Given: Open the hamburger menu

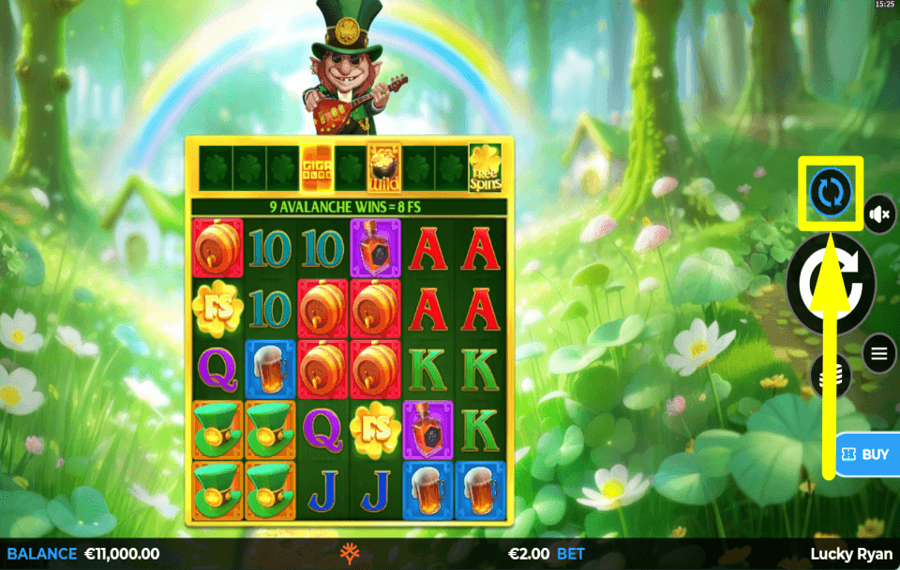Looking at the screenshot, I should point(880,353).
